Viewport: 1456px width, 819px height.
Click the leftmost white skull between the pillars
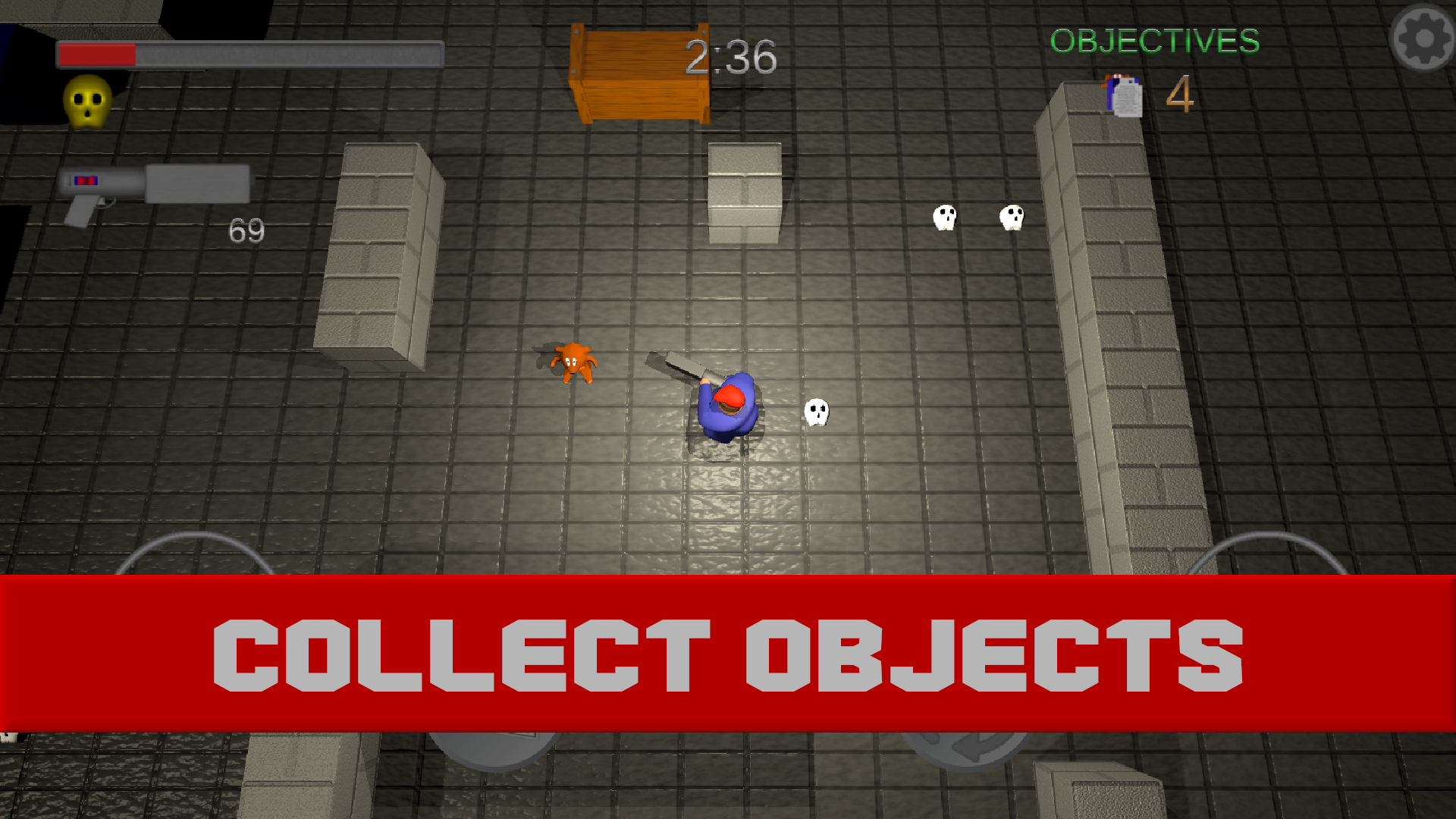coord(945,218)
